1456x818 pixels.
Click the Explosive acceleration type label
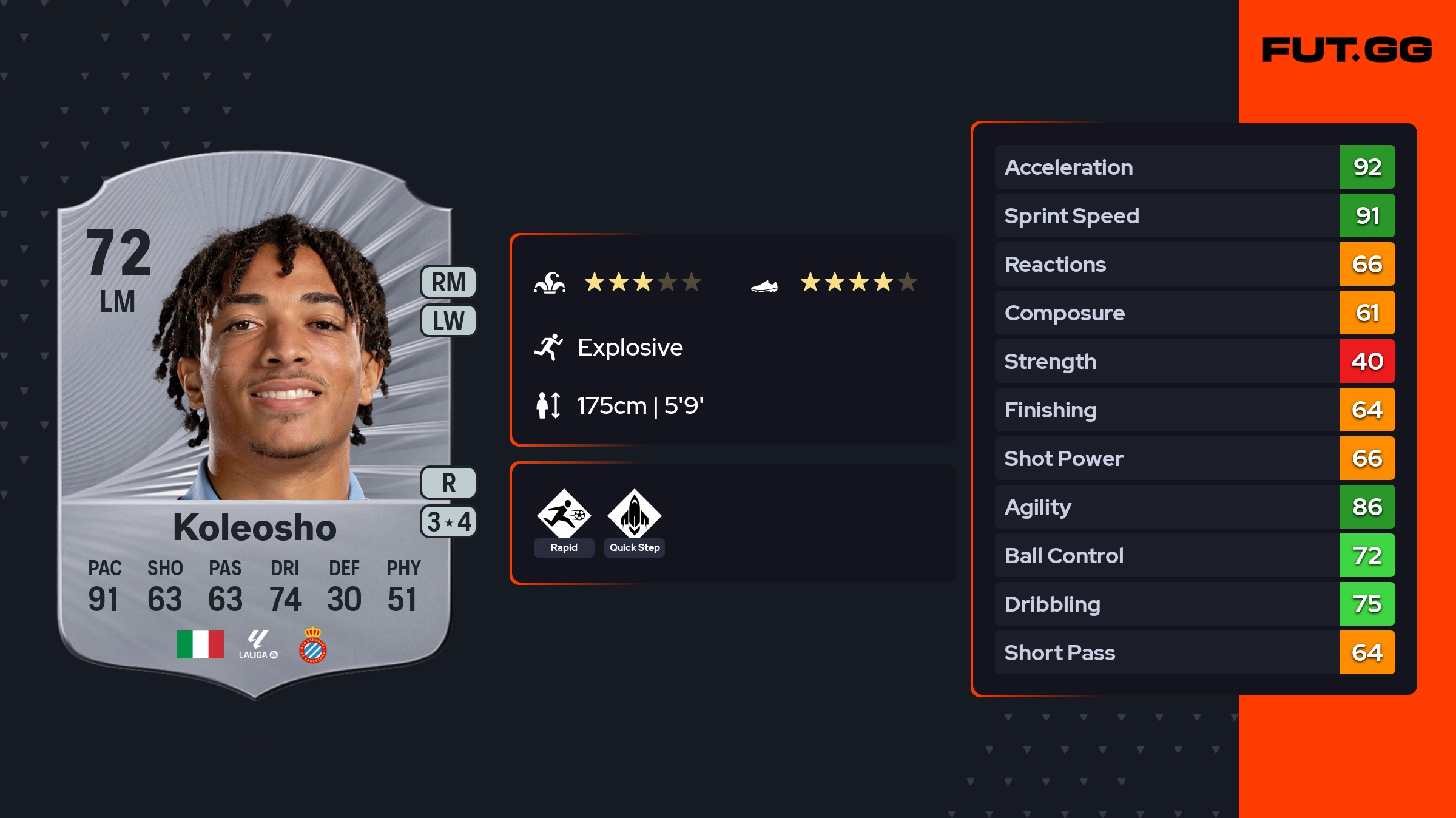[x=630, y=347]
